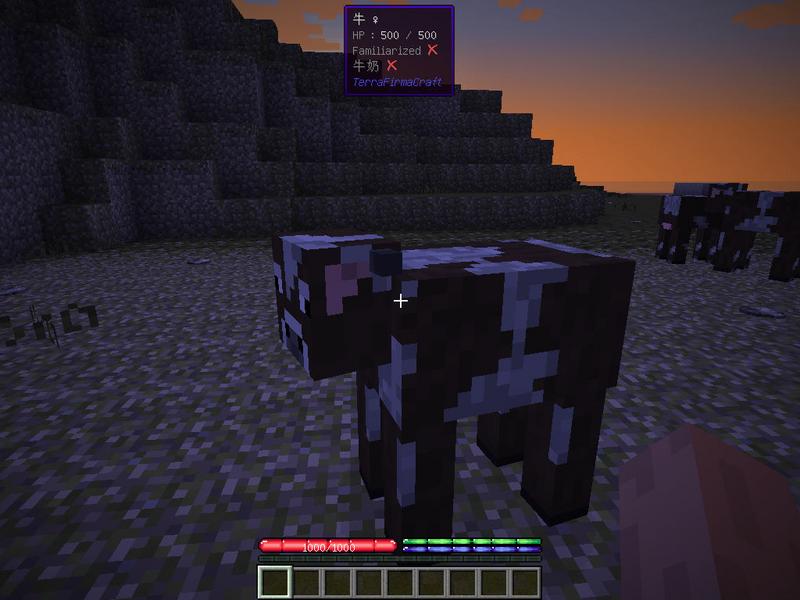Select the highlighted active hotbar slot

click(x=274, y=582)
